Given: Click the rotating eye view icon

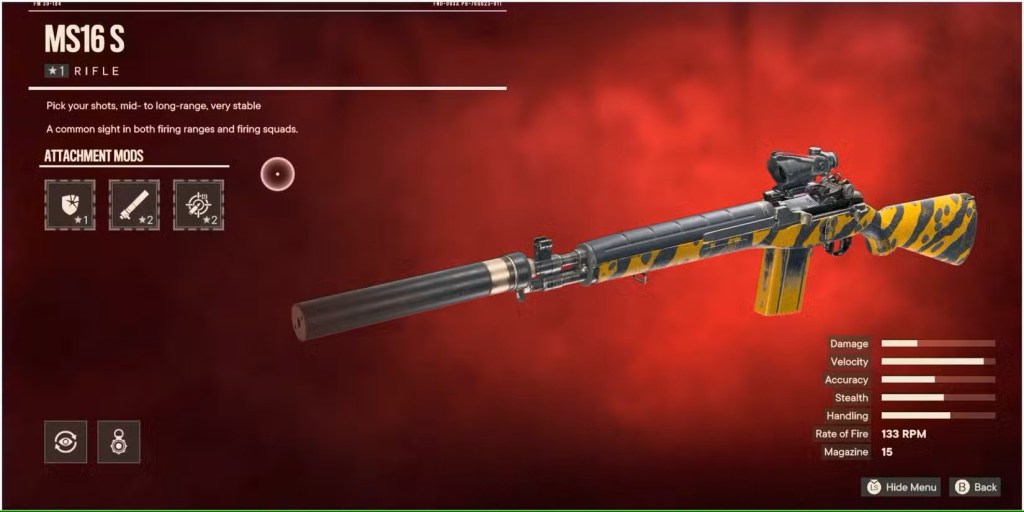Looking at the screenshot, I should coord(65,442).
